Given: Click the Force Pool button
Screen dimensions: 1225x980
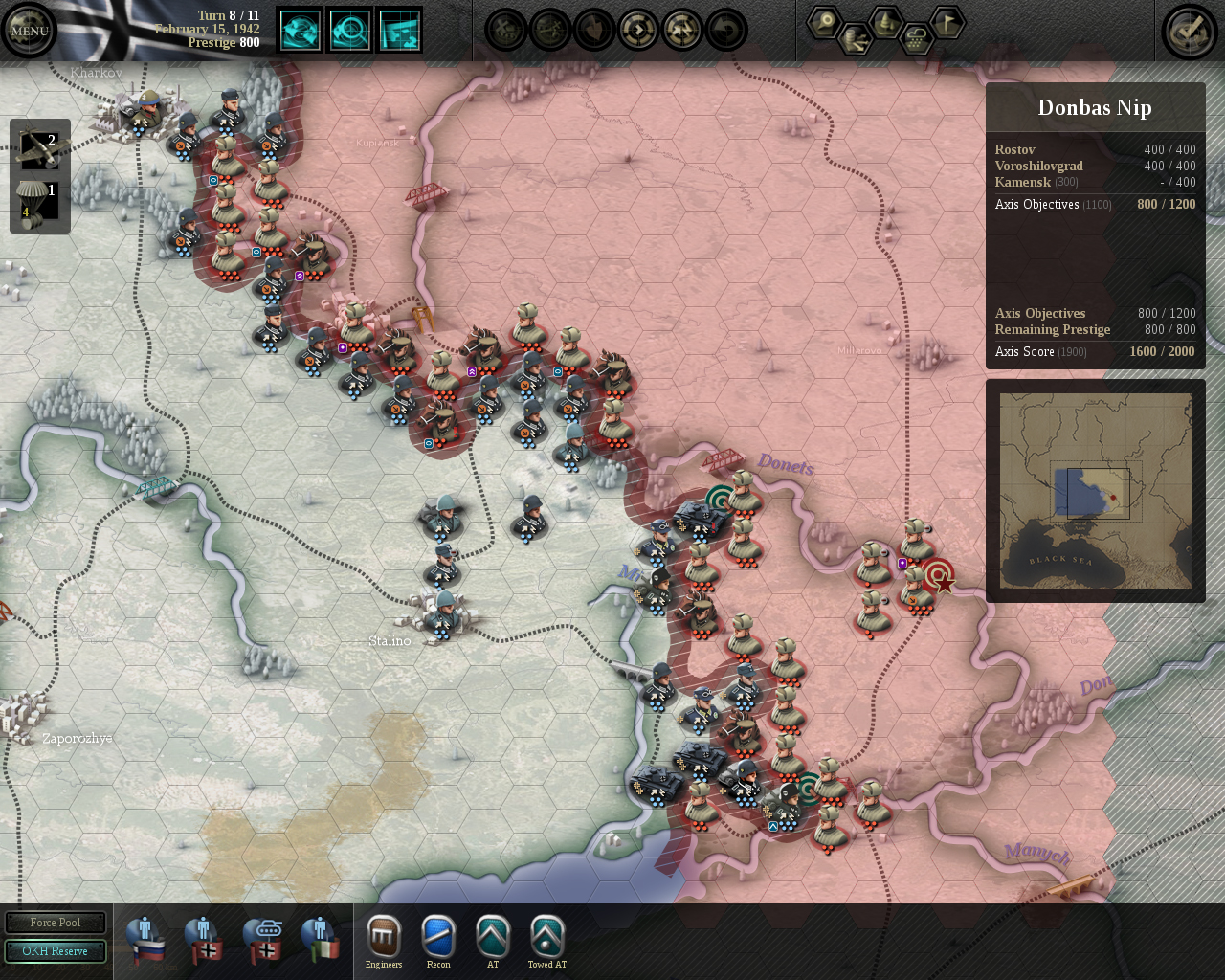Looking at the screenshot, I should coord(56,922).
